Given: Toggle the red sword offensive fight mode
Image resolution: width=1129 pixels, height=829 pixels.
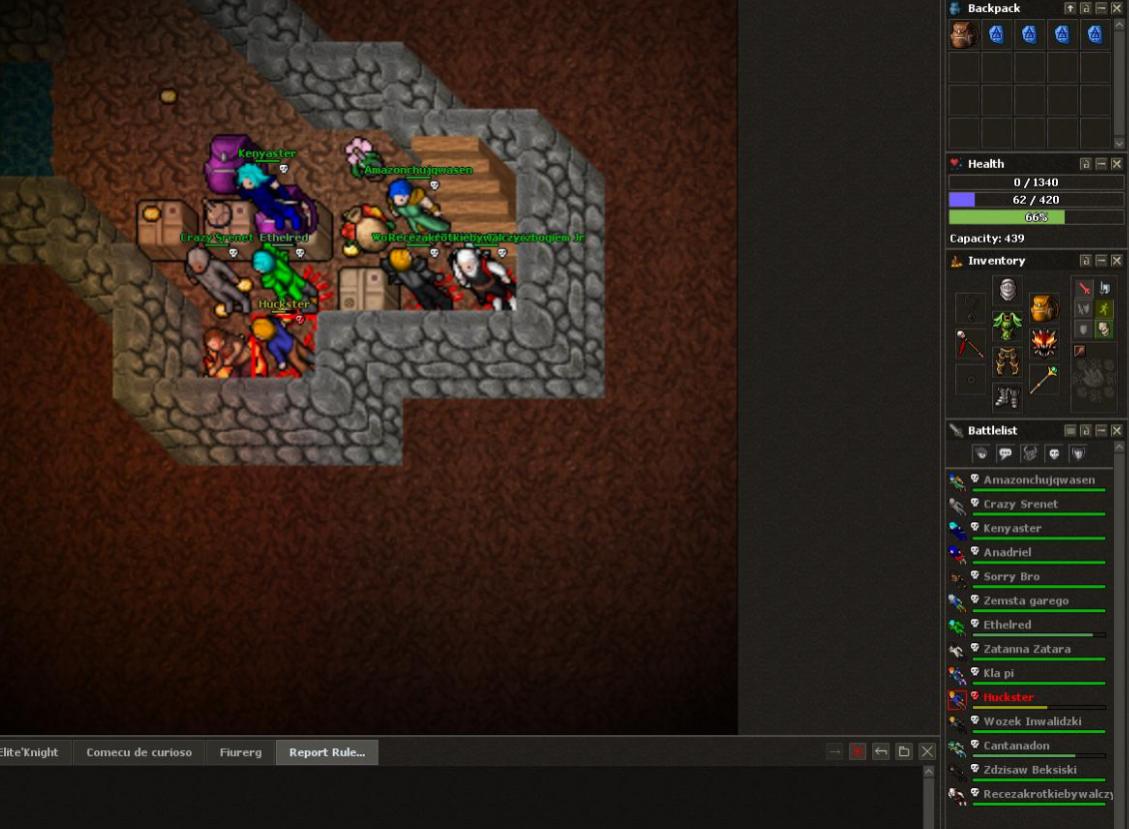Looking at the screenshot, I should (1084, 288).
